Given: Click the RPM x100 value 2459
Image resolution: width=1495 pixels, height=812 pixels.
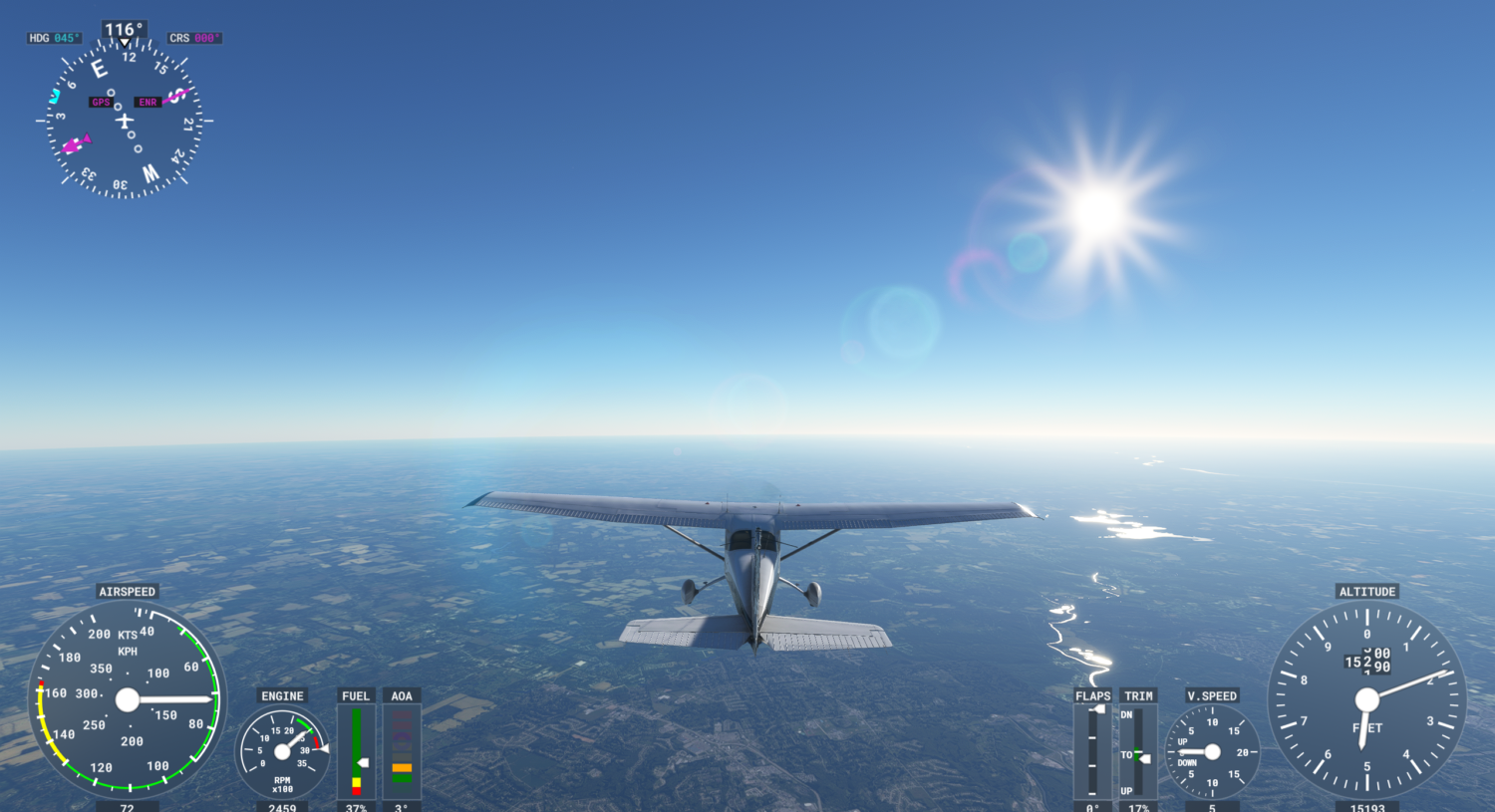Looking at the screenshot, I should tap(282, 807).
